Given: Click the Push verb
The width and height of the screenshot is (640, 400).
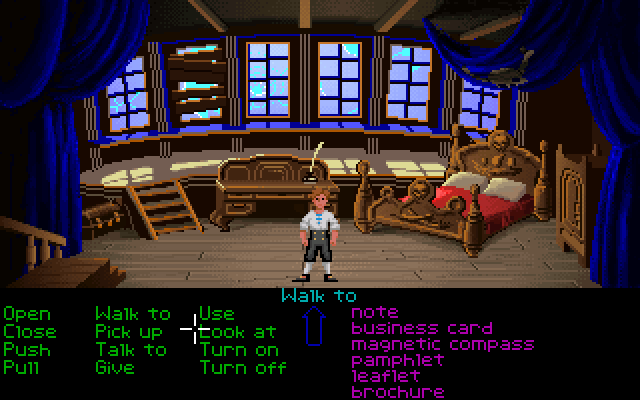Looking at the screenshot, I should pos(25,349).
